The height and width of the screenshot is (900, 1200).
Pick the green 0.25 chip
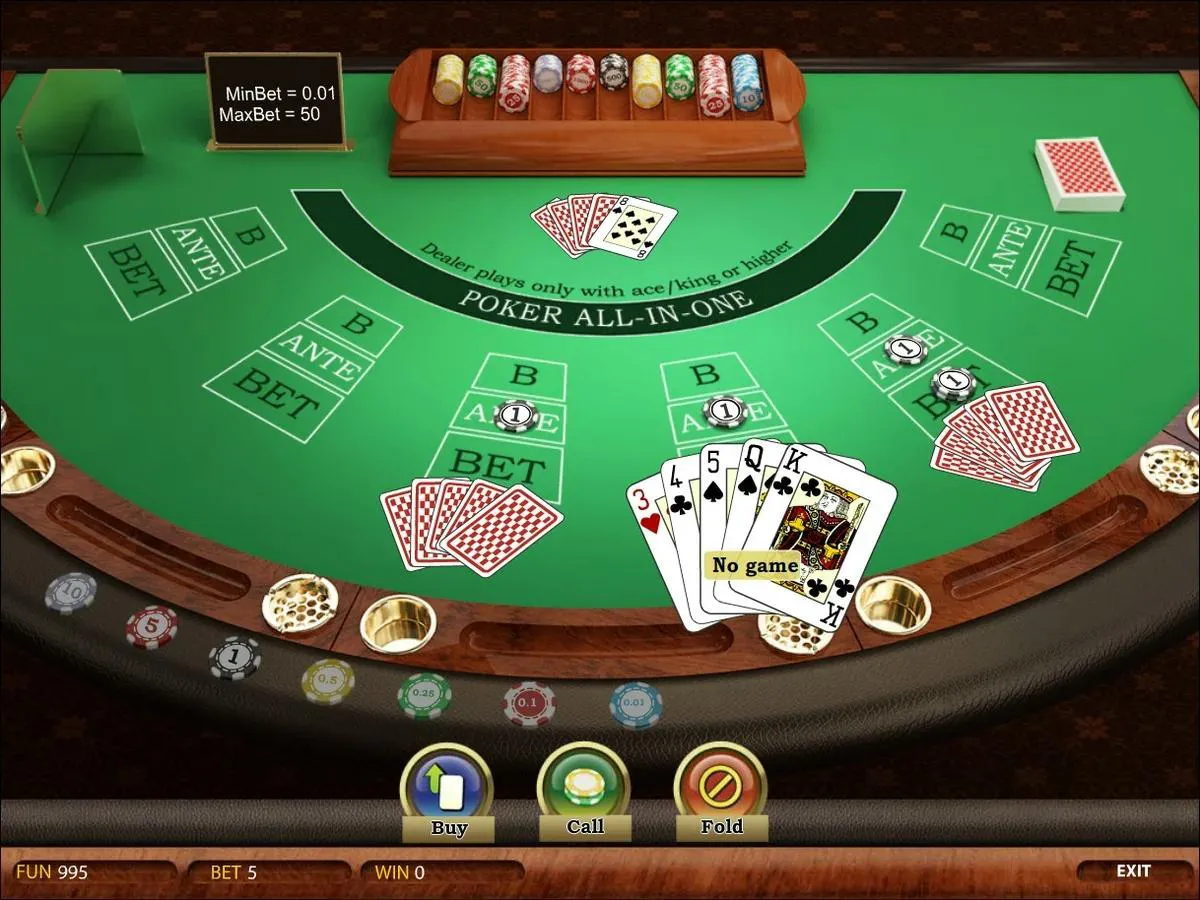[425, 696]
